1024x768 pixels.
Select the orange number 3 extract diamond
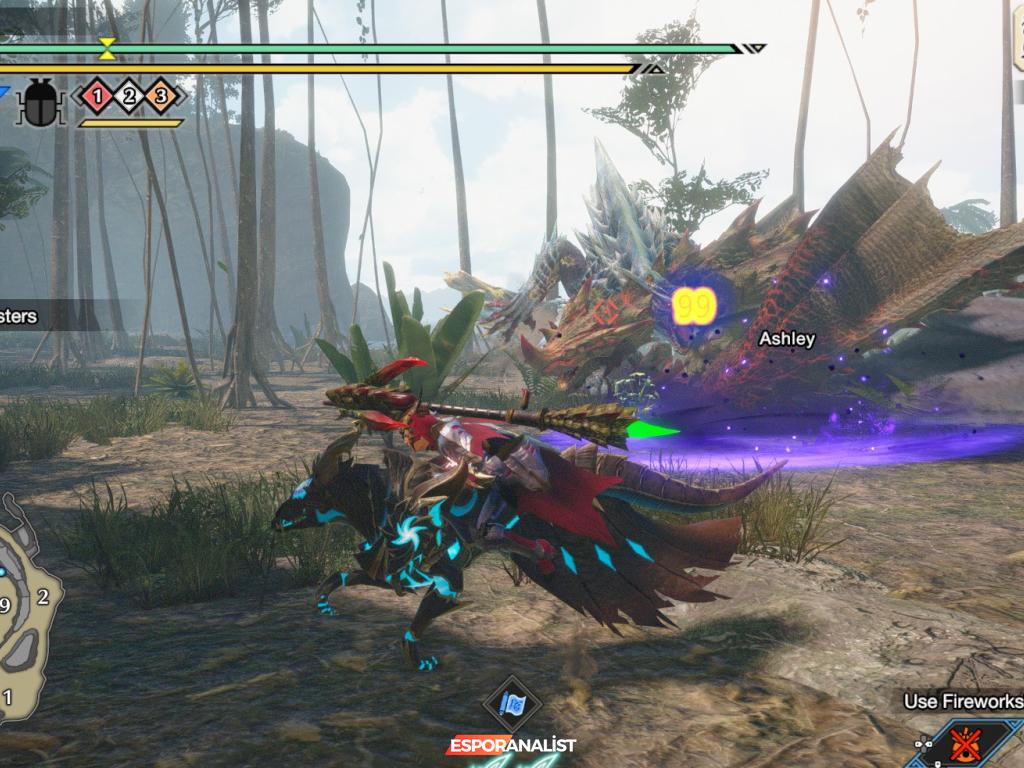[162, 97]
